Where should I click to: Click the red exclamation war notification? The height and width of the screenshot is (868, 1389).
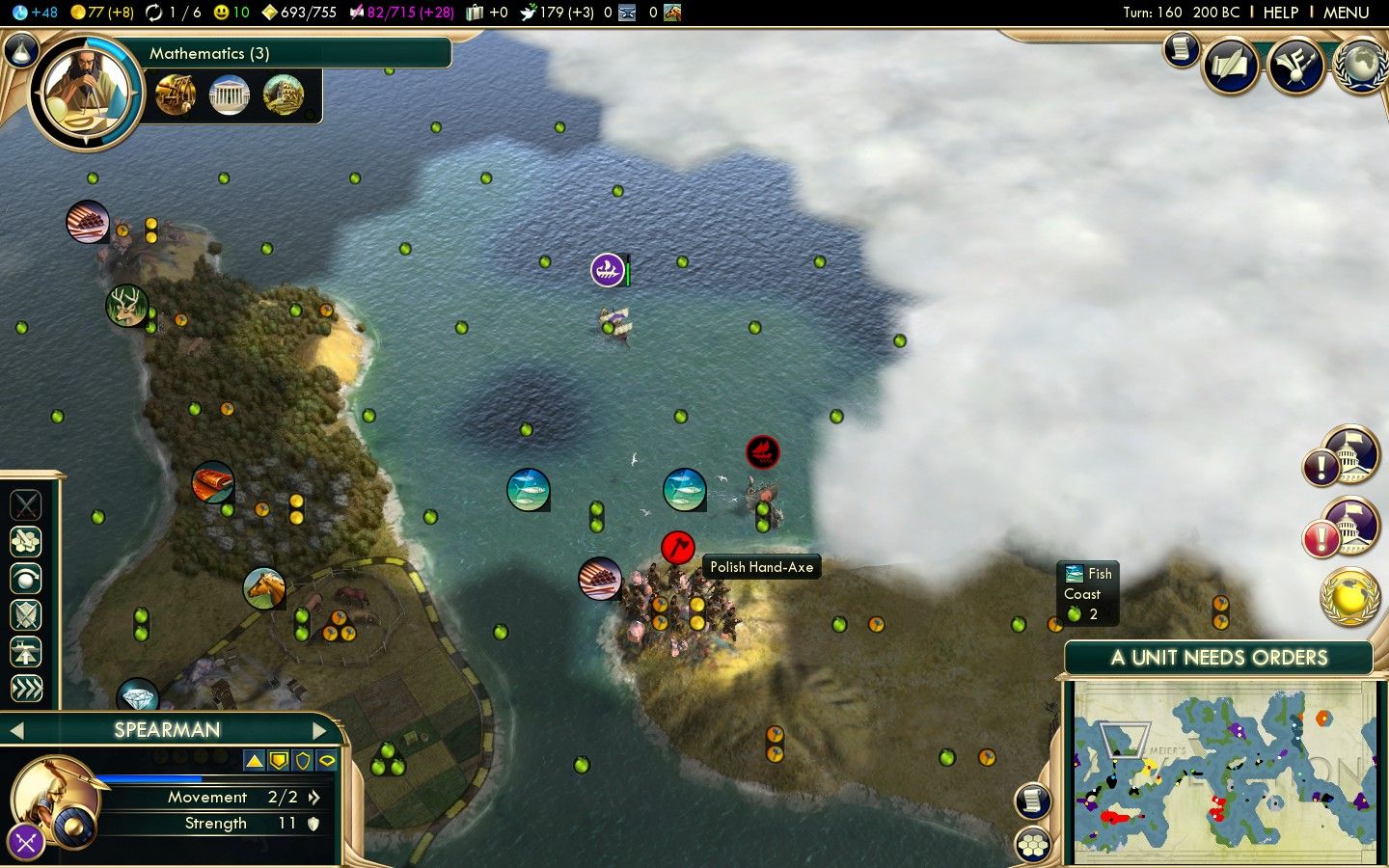coord(1321,537)
